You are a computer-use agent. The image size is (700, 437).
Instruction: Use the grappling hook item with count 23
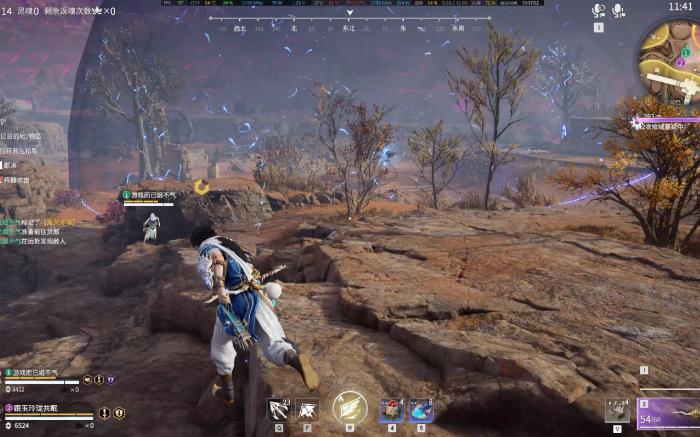tap(278, 409)
